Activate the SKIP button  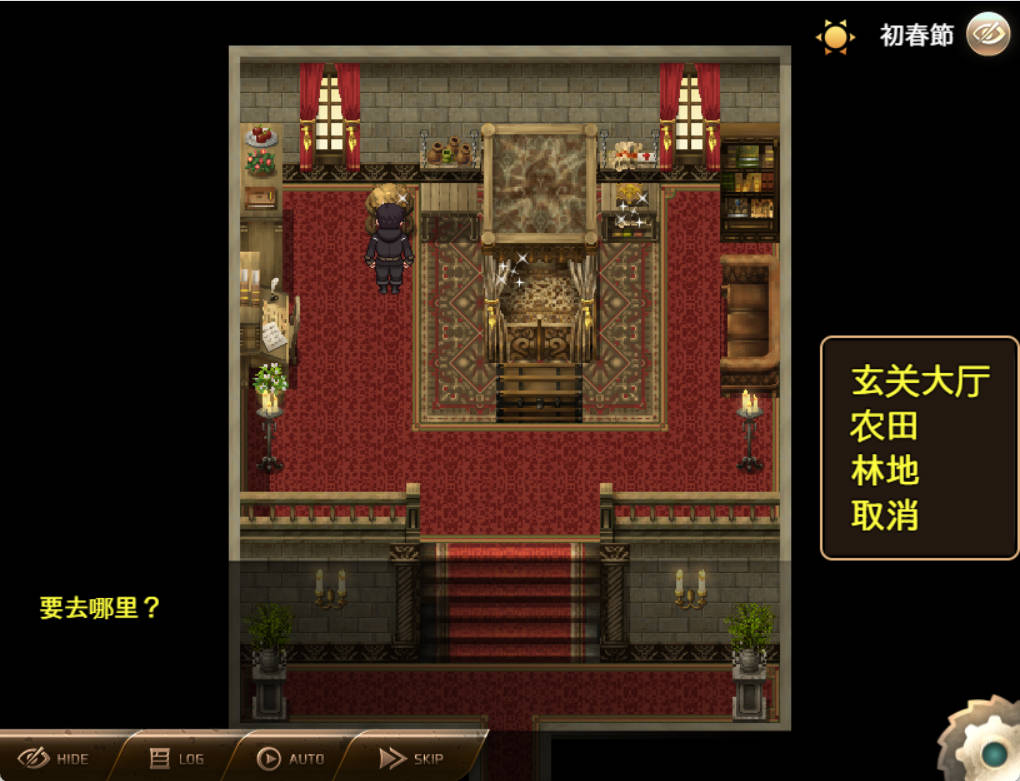pos(412,758)
